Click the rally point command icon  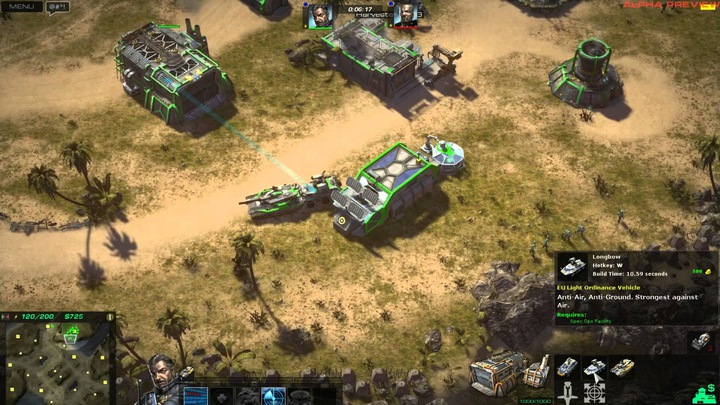567,393
